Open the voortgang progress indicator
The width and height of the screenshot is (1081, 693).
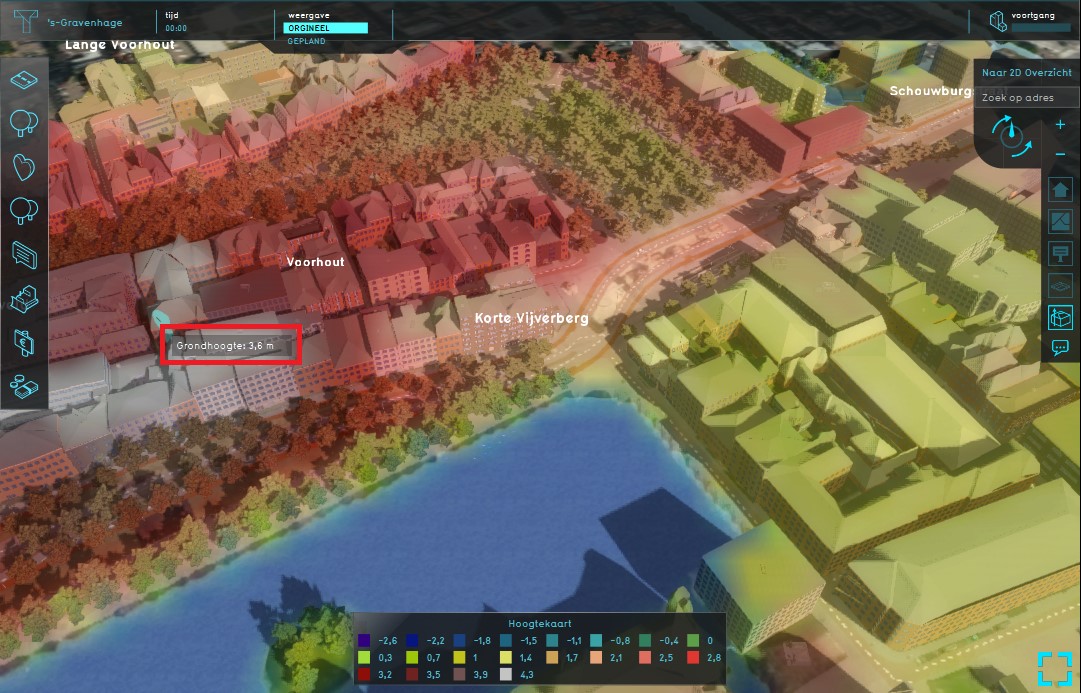[x=1028, y=22]
